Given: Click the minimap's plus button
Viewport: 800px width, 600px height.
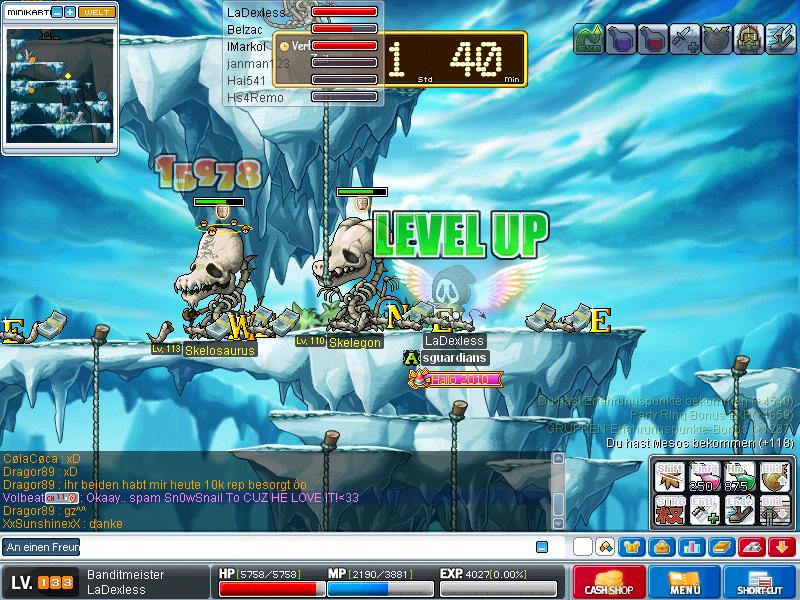Looking at the screenshot, I should pos(70,12).
